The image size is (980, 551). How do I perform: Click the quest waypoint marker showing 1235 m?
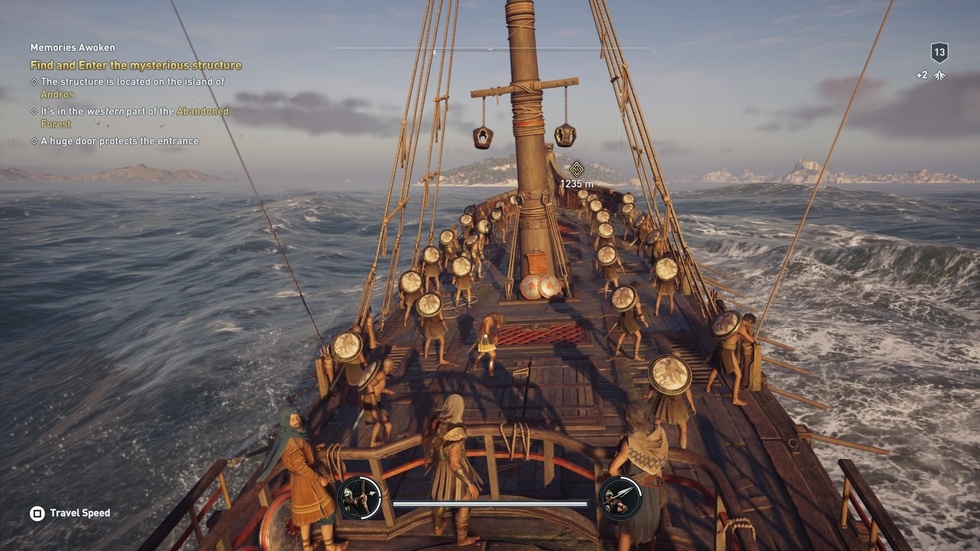tap(576, 169)
